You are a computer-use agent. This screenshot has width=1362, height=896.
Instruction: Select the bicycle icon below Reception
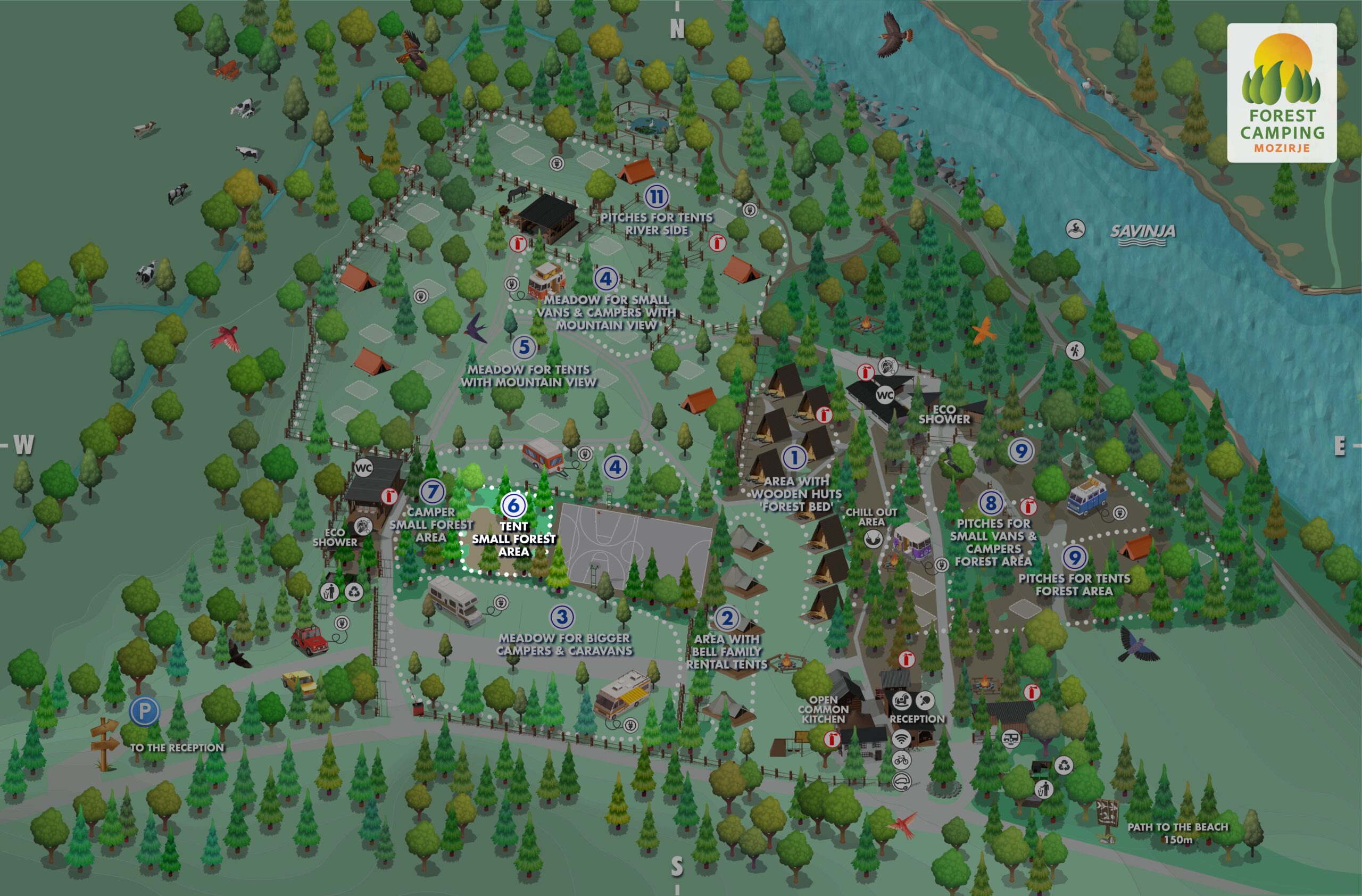[901, 760]
